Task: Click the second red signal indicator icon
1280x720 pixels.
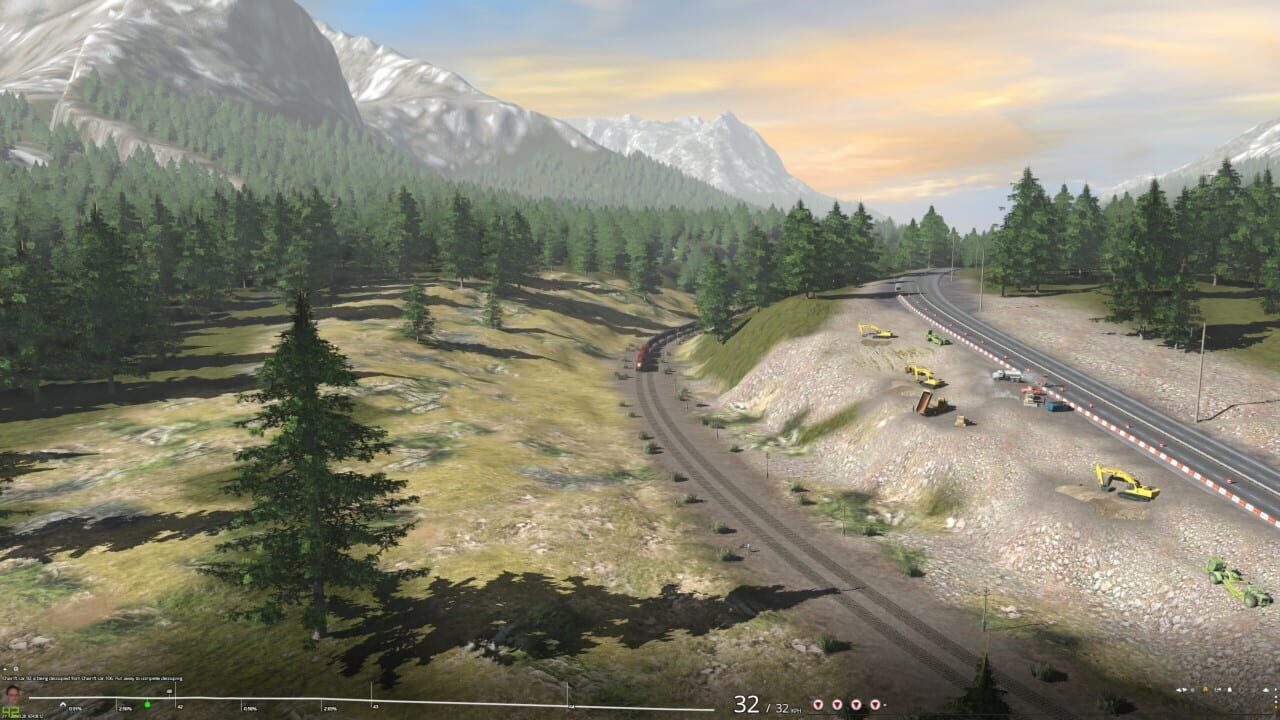Action: point(837,704)
